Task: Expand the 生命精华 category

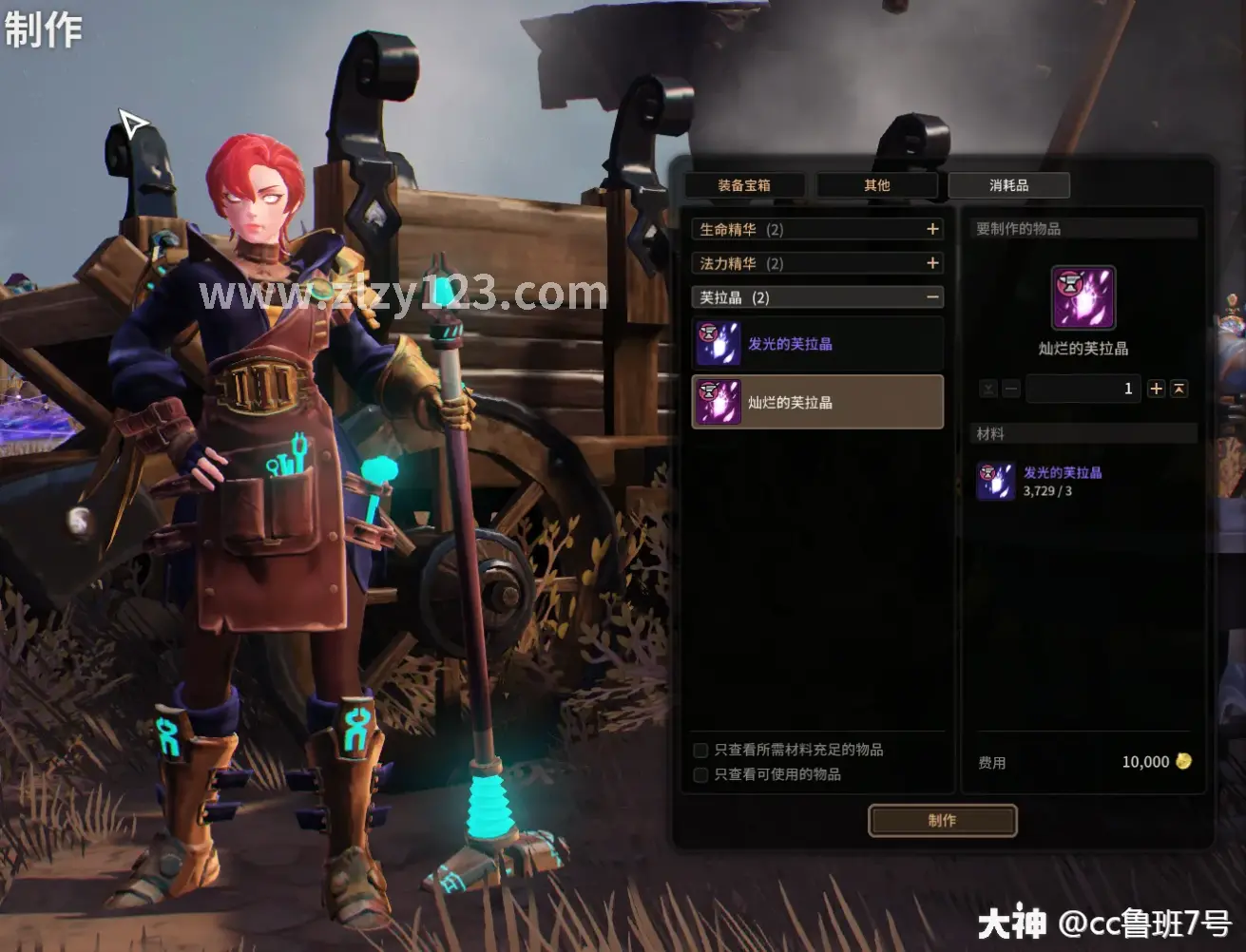Action: [932, 229]
